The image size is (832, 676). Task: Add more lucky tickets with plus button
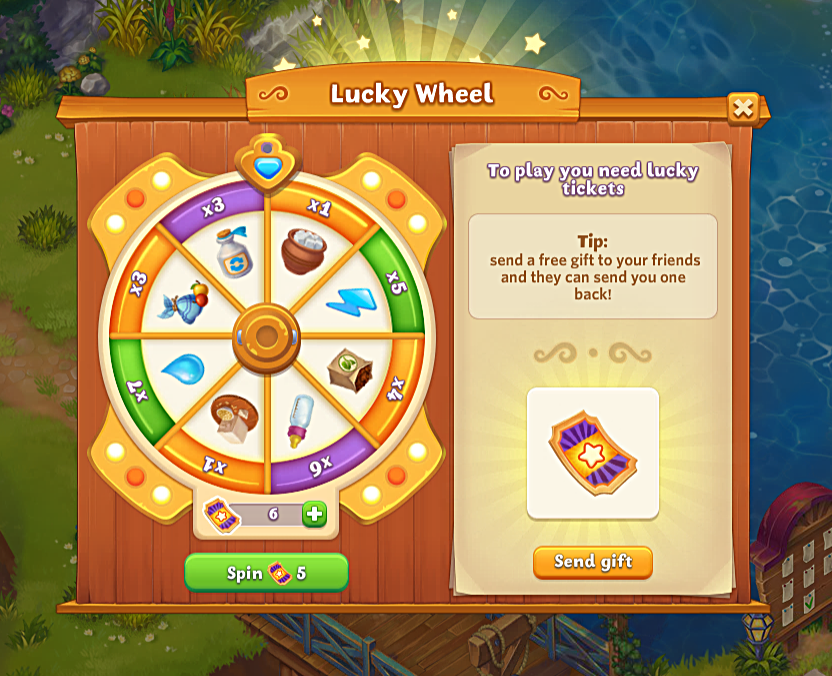314,514
